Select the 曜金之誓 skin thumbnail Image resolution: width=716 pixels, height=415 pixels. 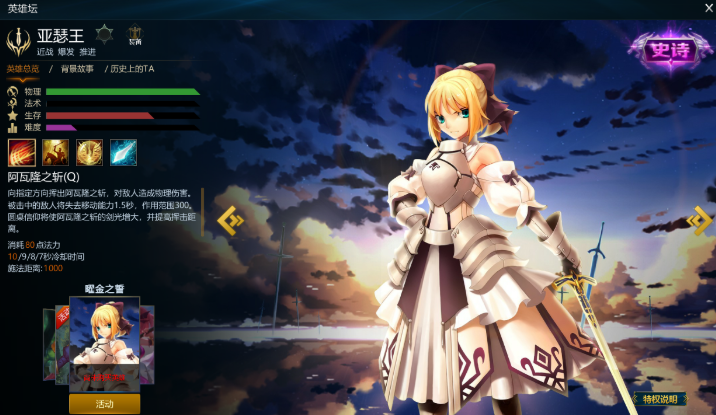point(104,343)
